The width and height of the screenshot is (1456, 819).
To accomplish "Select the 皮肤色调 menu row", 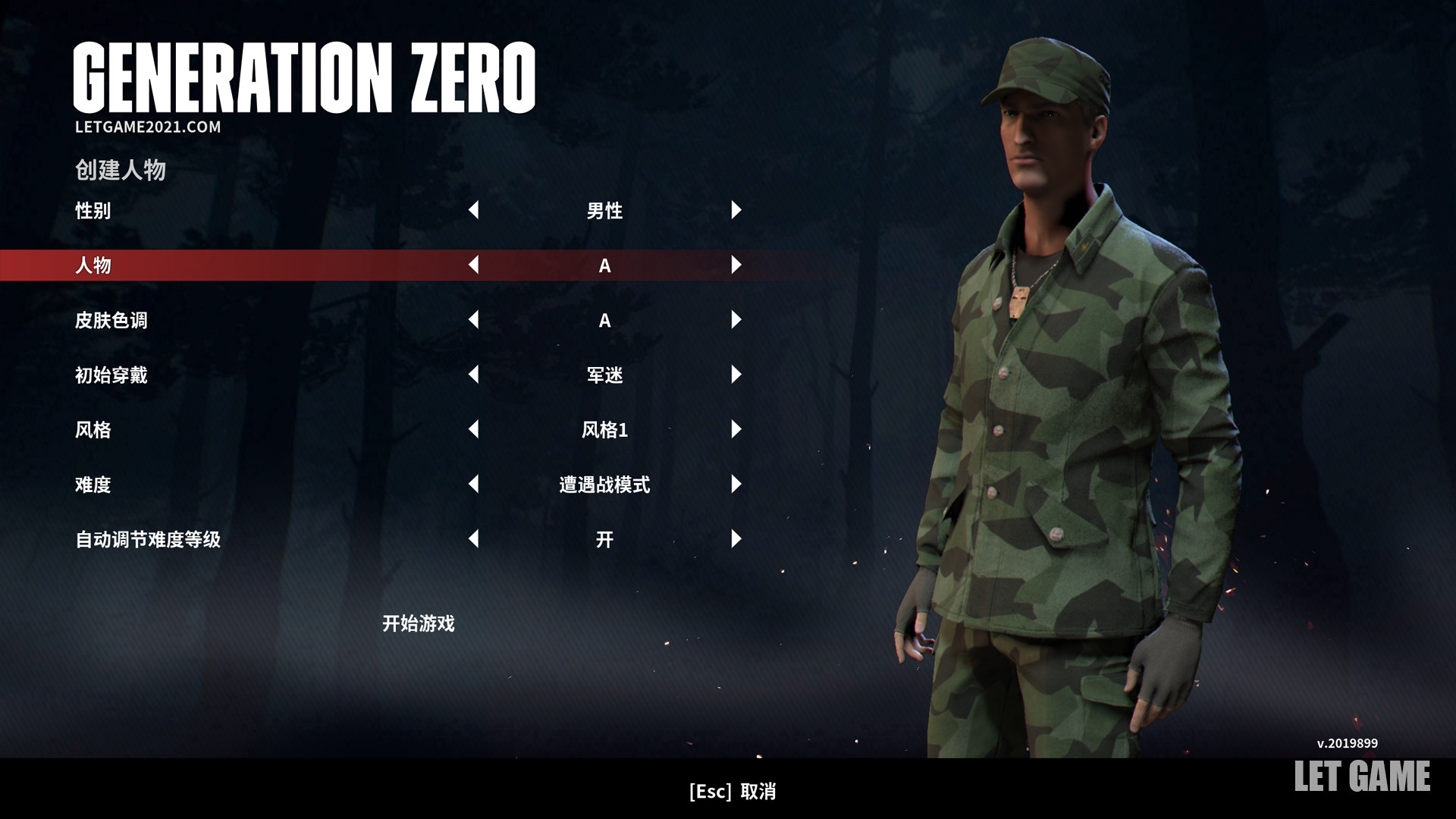I will [x=111, y=320].
